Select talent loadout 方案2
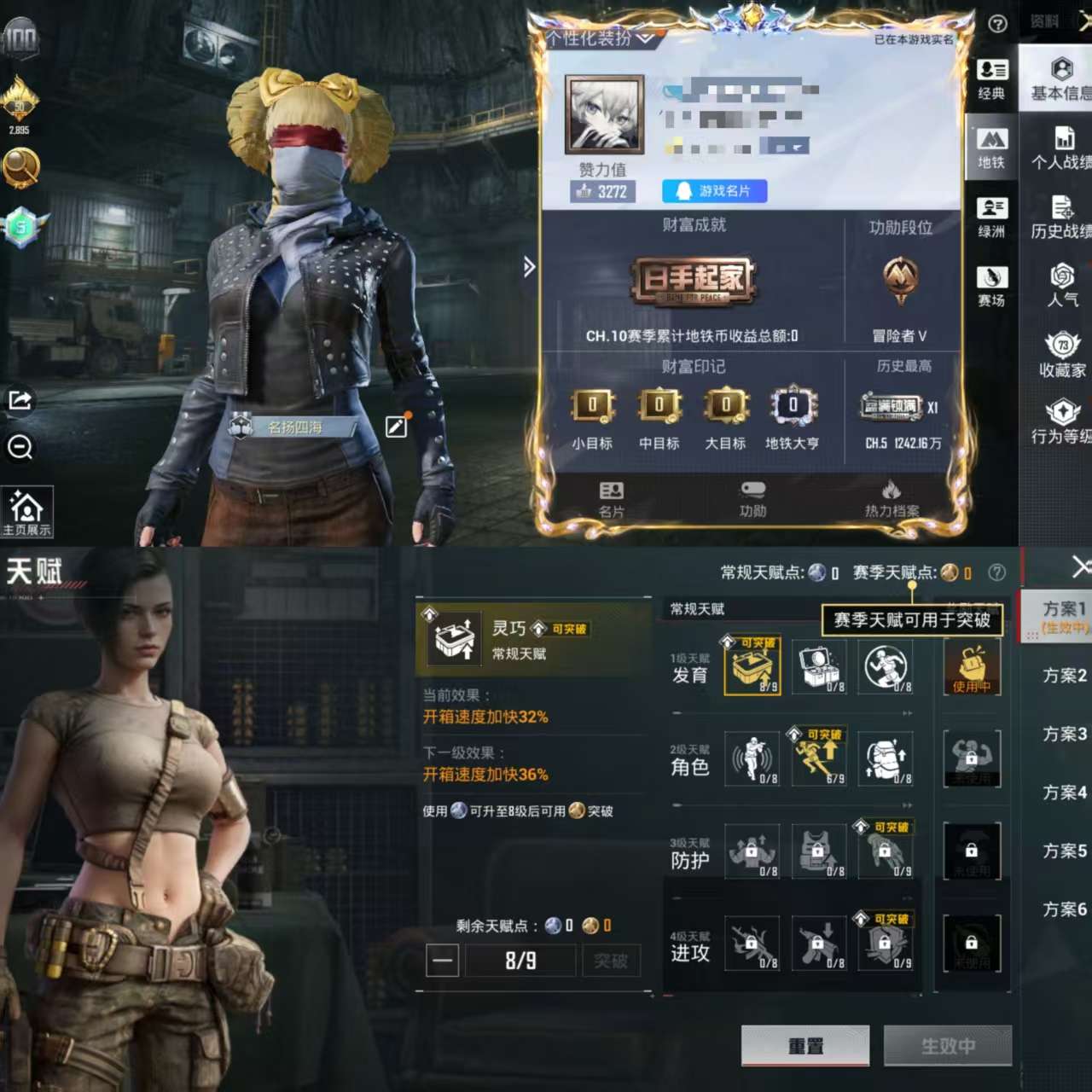The width and height of the screenshot is (1092, 1092). point(1064,676)
